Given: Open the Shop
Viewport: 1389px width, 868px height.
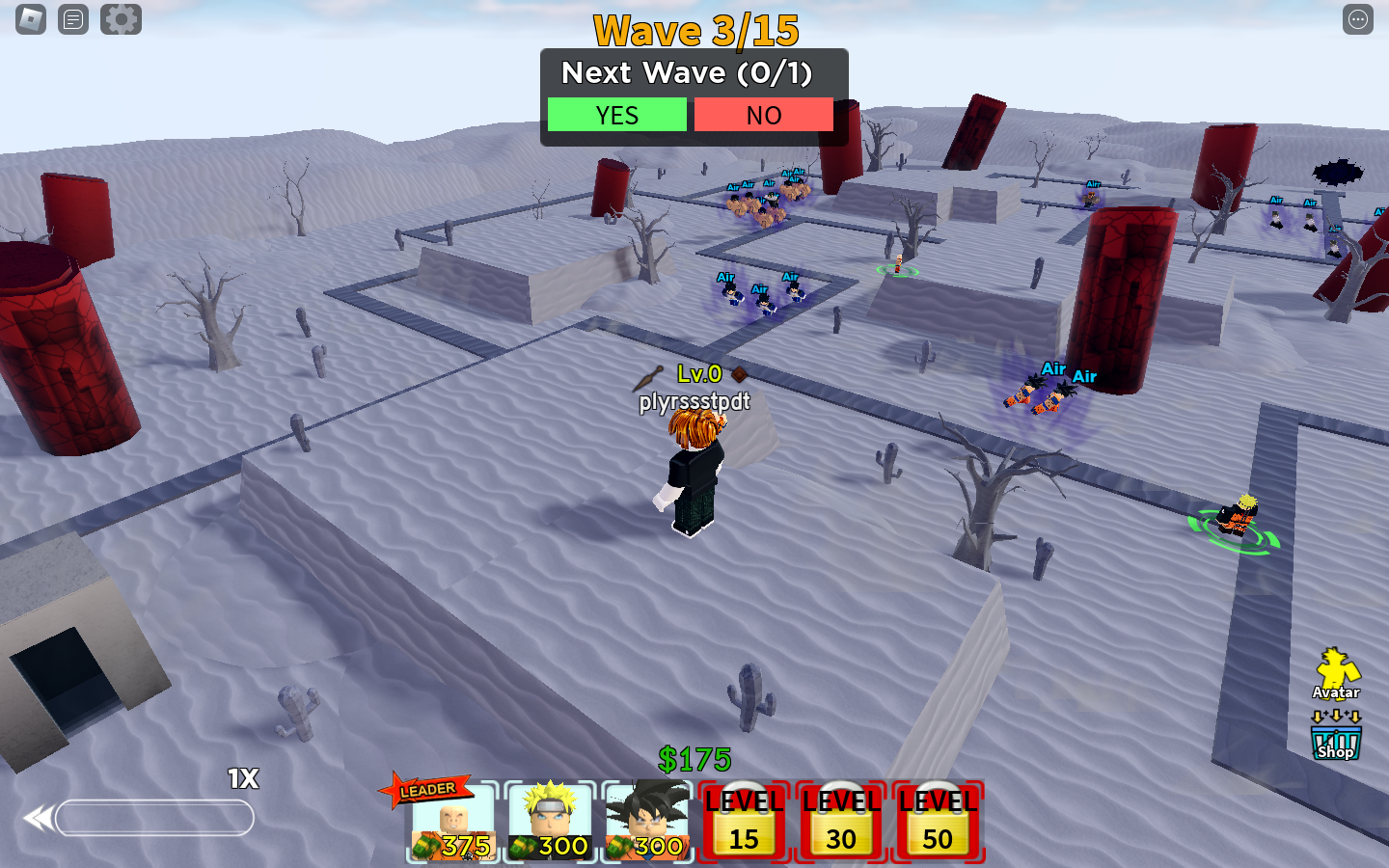Looking at the screenshot, I should pyautogui.click(x=1336, y=743).
